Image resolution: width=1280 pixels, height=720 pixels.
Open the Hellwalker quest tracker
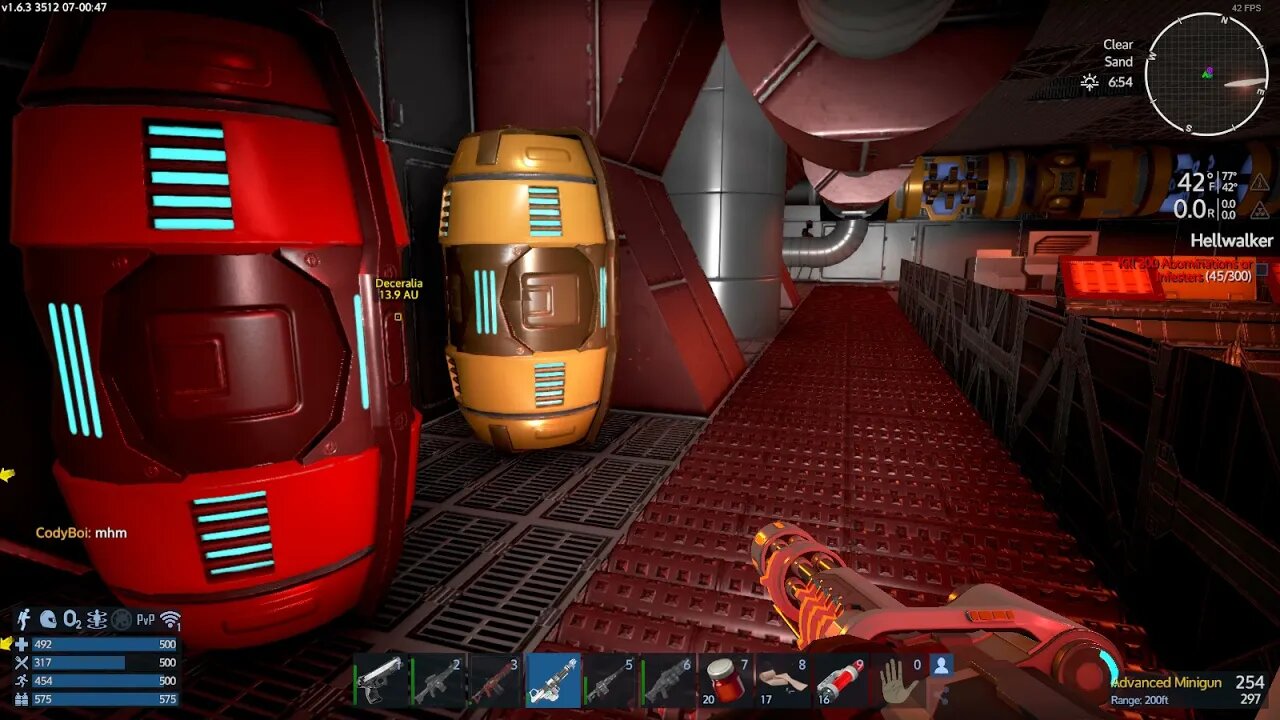click(x=1231, y=240)
